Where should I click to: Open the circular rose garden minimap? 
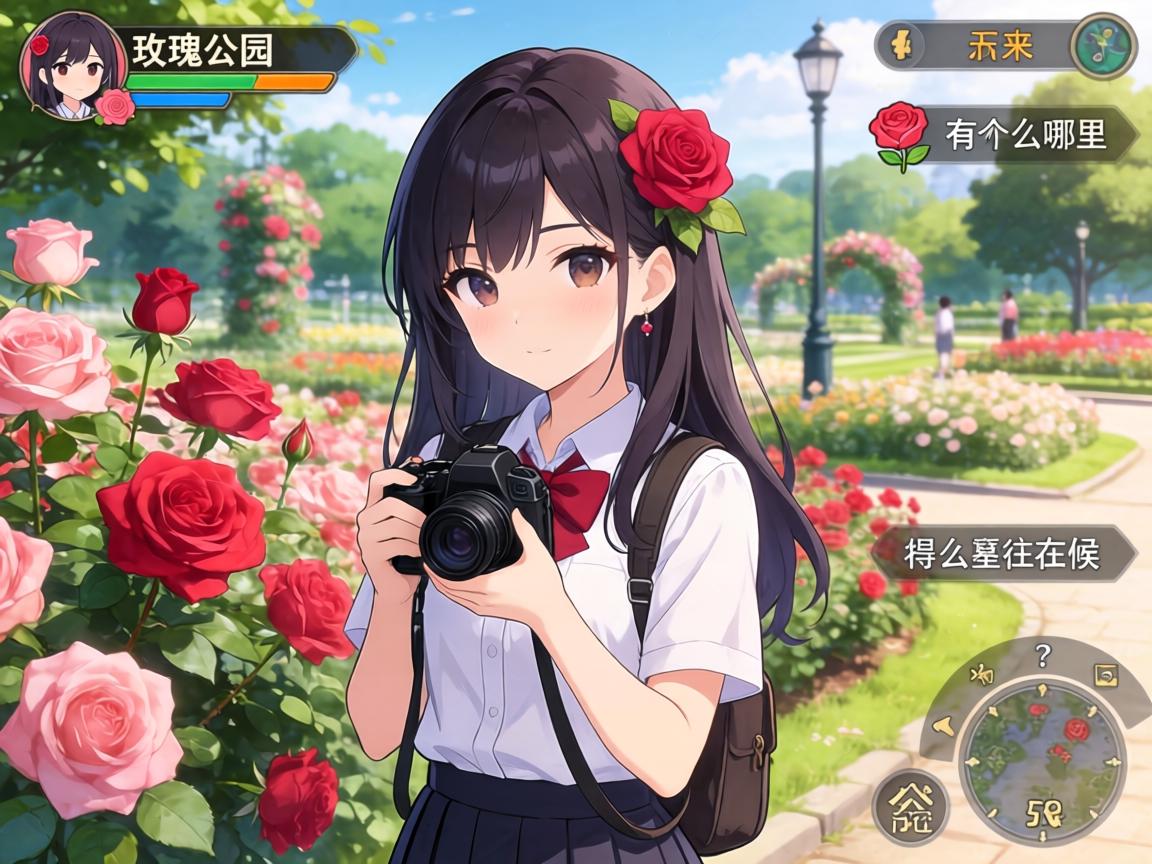pos(1041,758)
